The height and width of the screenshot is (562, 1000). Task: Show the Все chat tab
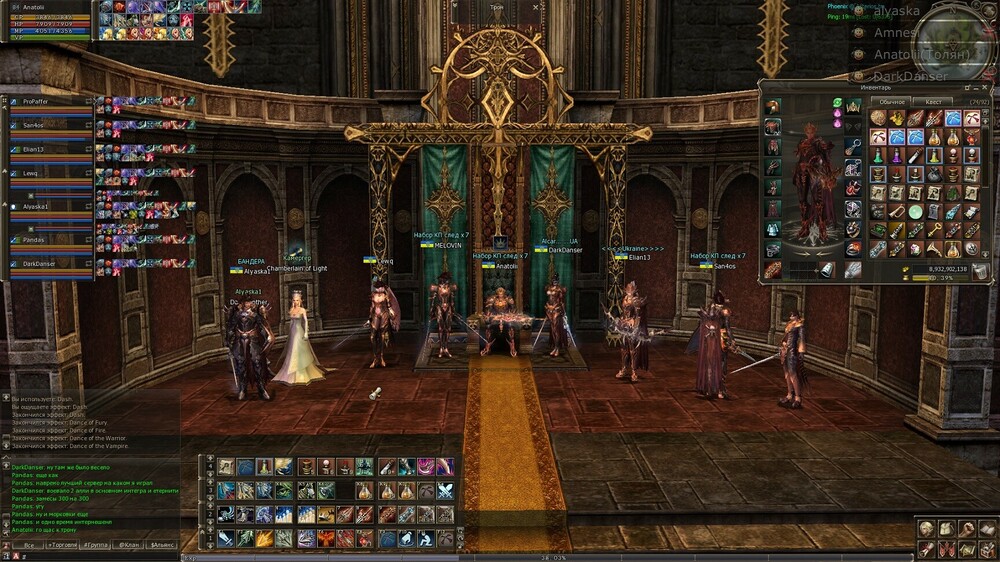(30, 545)
